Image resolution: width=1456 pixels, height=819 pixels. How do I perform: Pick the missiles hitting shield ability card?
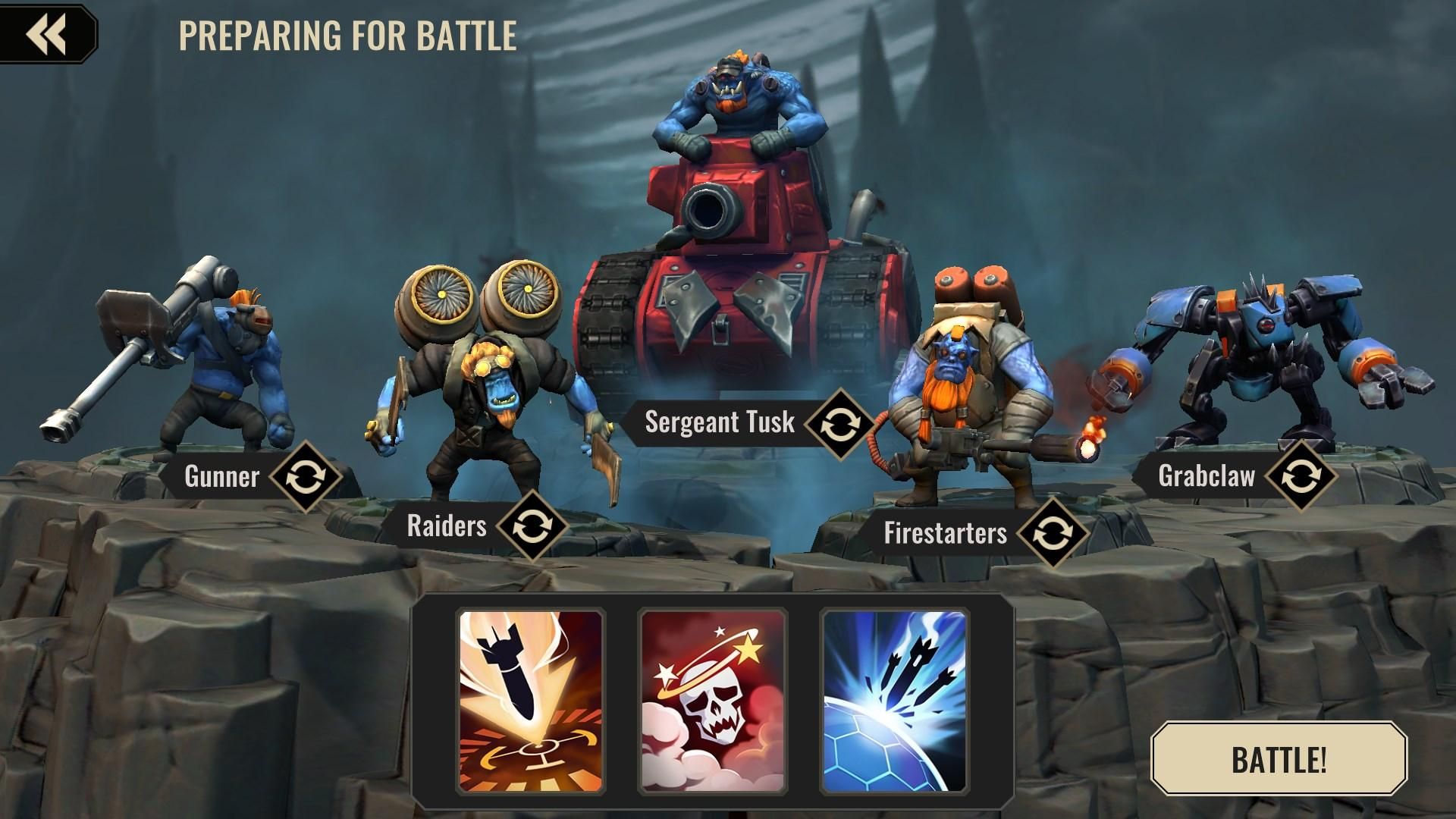tap(895, 701)
